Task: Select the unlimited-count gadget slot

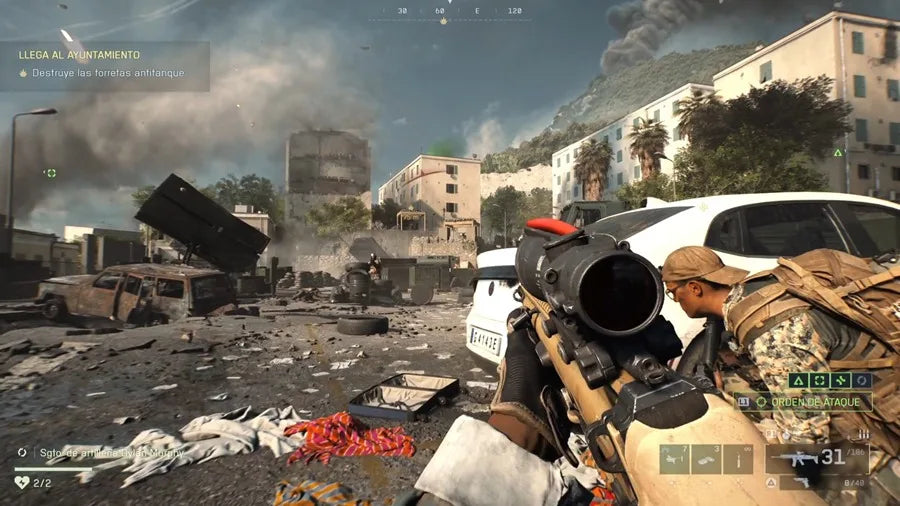Action: point(737,458)
